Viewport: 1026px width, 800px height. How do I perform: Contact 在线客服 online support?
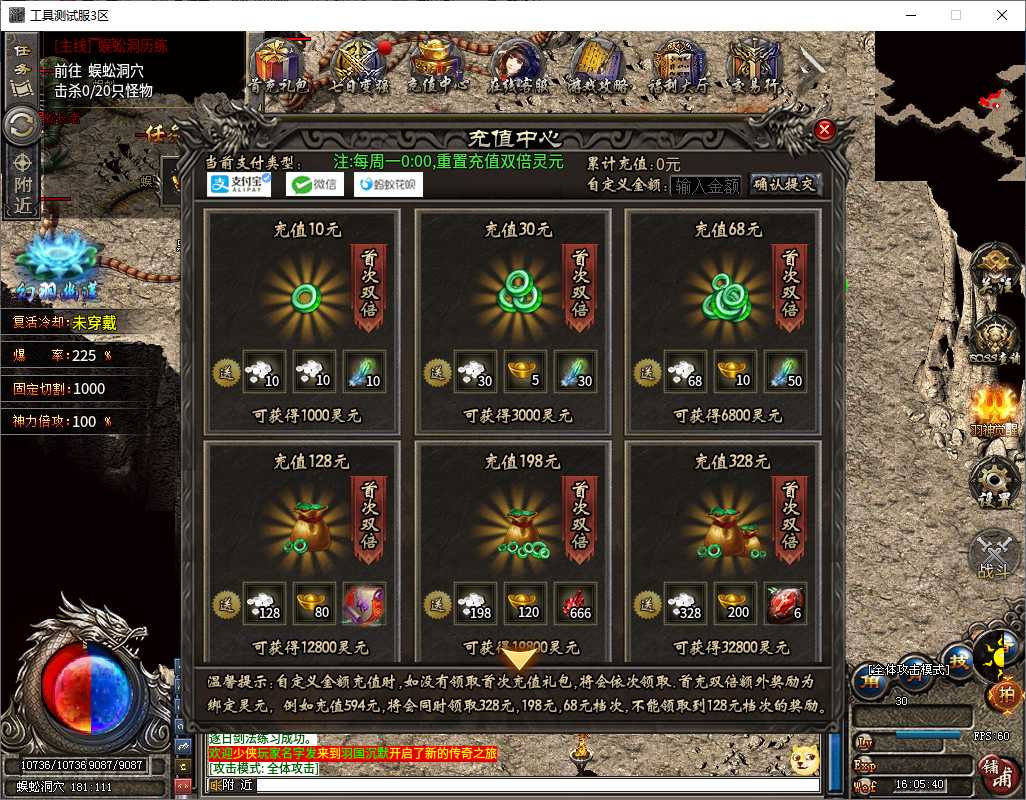517,67
